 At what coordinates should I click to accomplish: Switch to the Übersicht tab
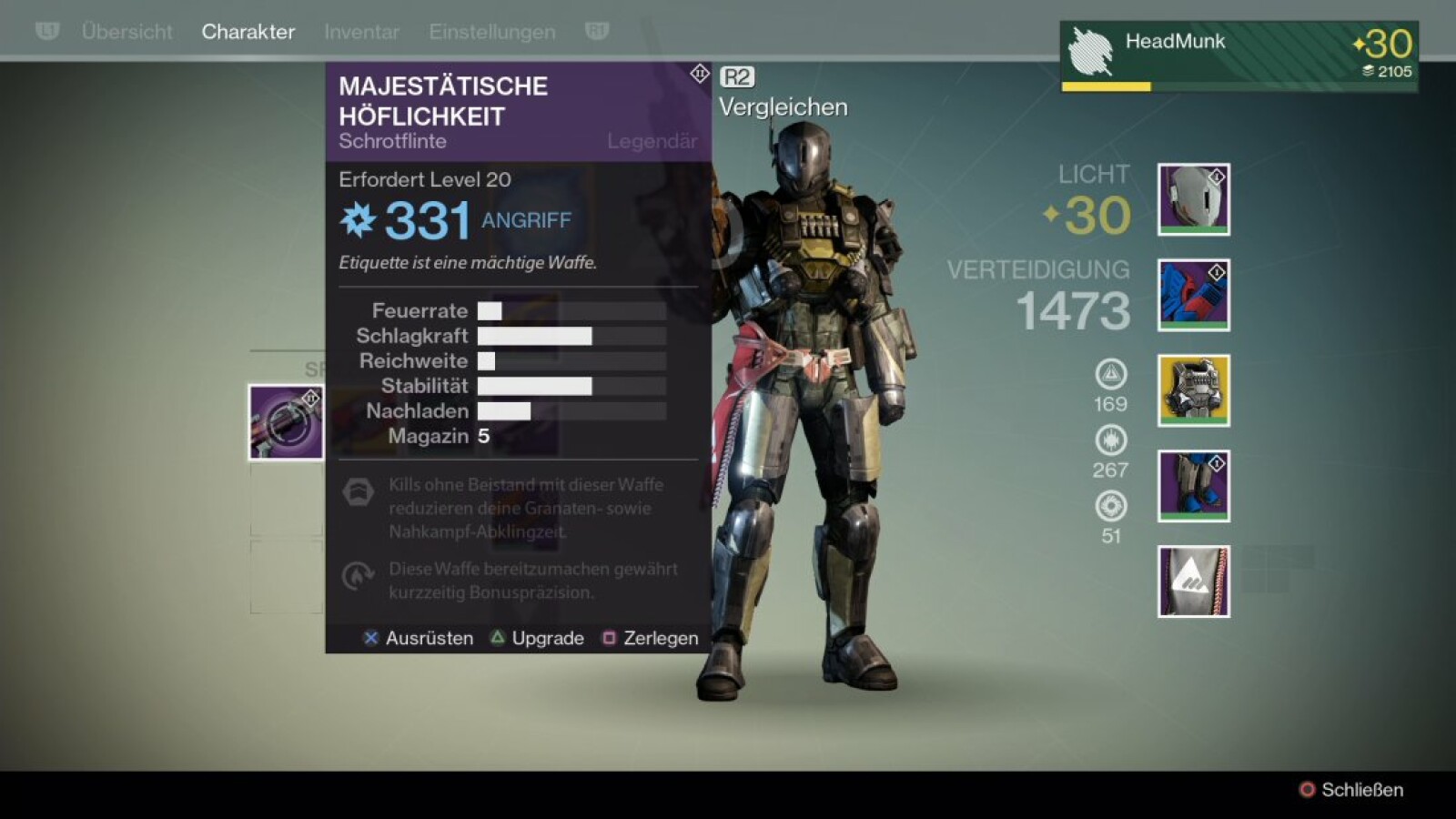[x=126, y=32]
